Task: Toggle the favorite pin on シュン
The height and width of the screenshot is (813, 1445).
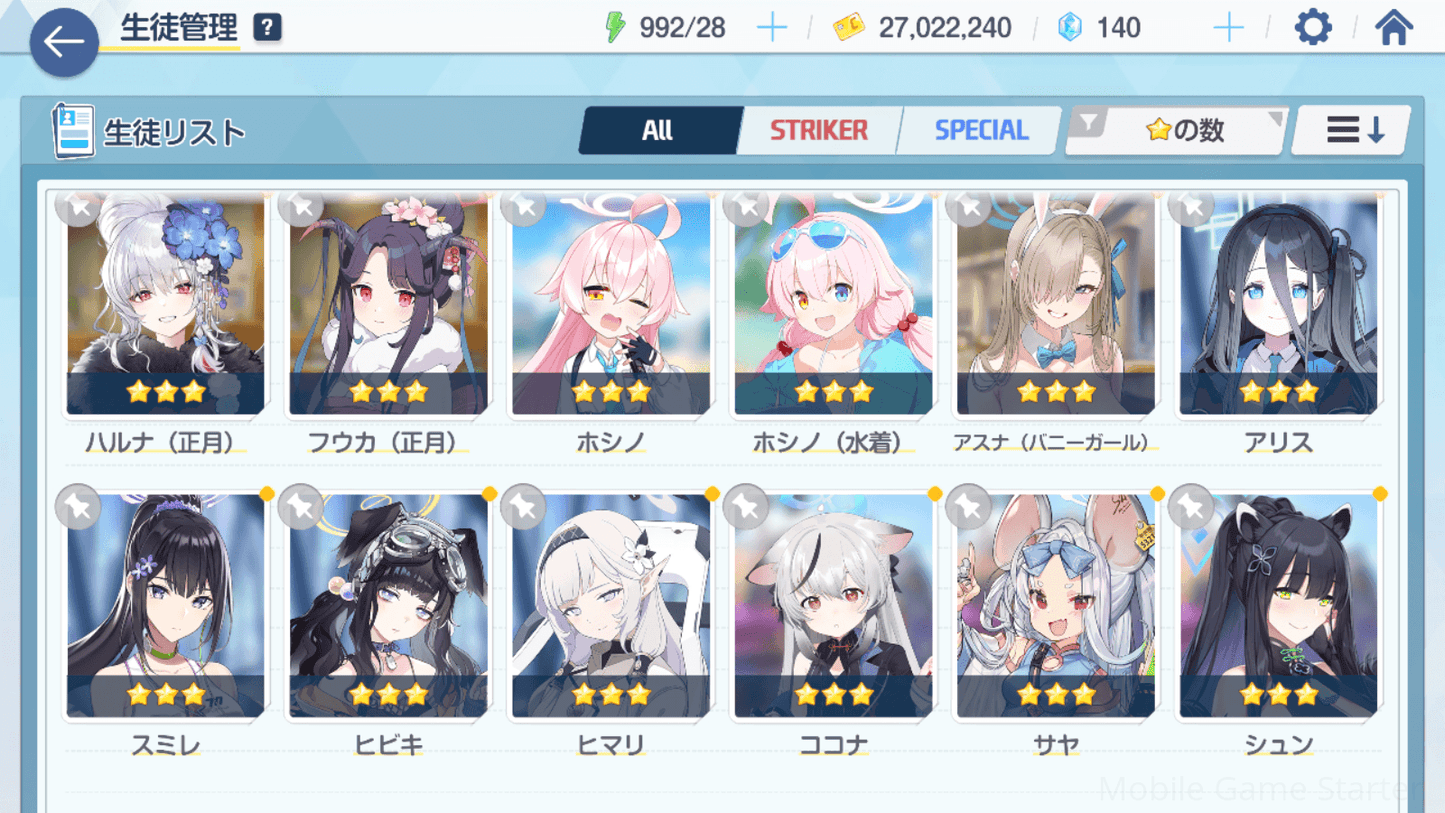Action: click(x=1191, y=508)
